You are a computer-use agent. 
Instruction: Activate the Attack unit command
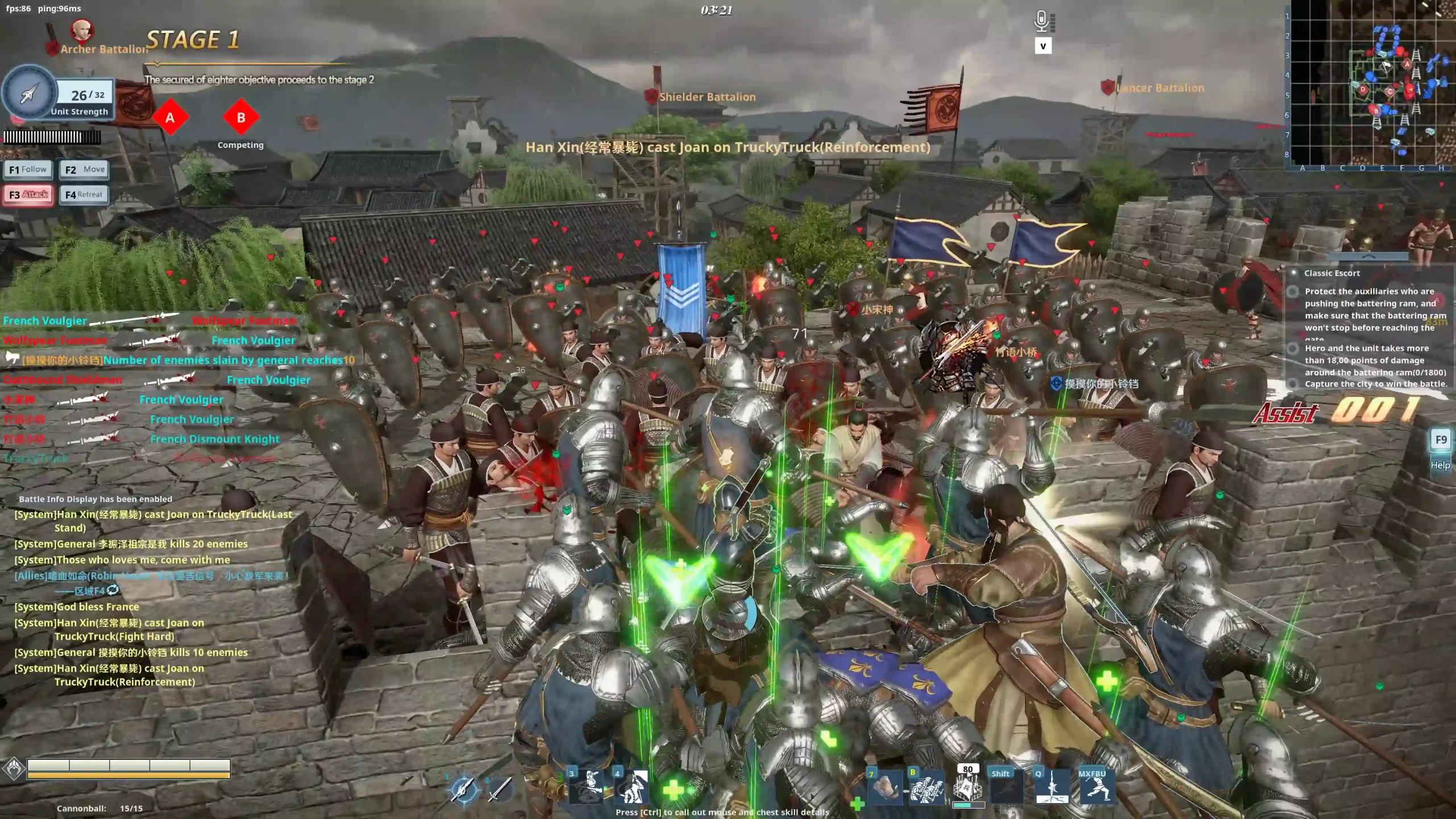click(28, 195)
